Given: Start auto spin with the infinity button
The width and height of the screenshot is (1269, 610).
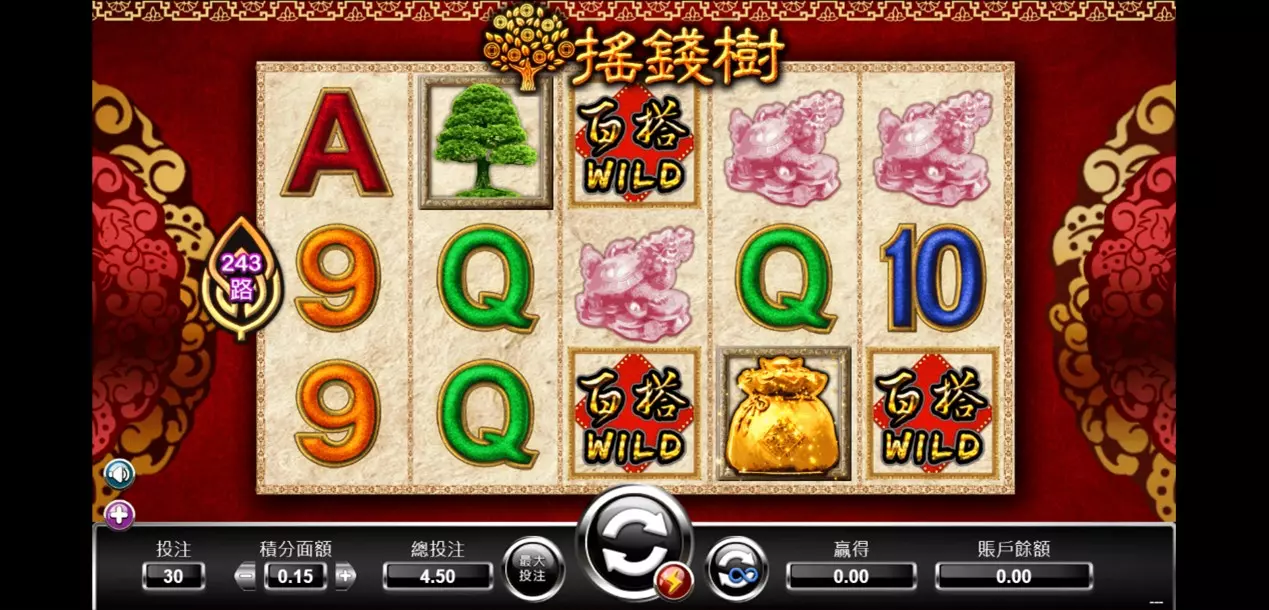Looking at the screenshot, I should [737, 568].
